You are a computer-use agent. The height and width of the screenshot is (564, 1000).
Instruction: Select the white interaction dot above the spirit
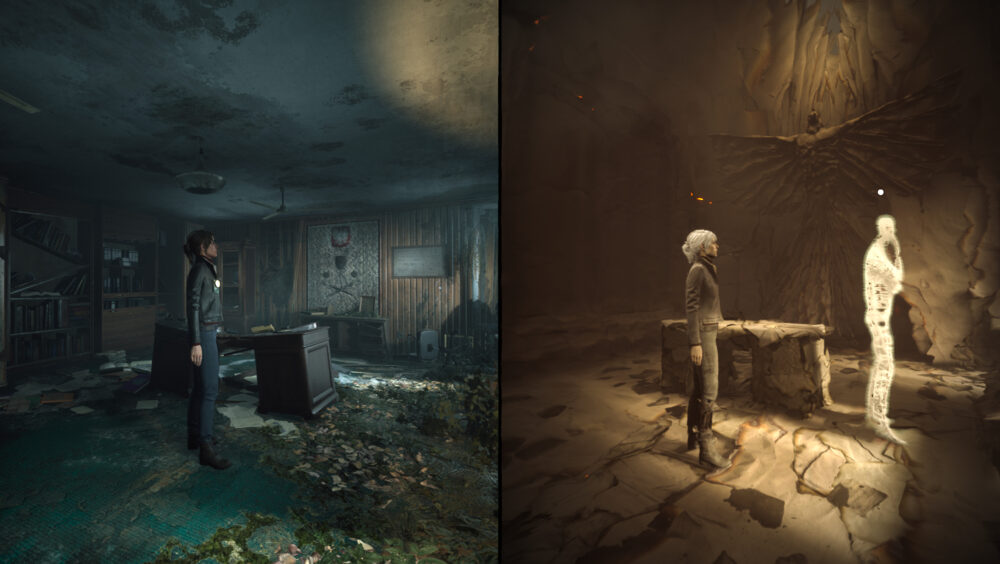880,191
